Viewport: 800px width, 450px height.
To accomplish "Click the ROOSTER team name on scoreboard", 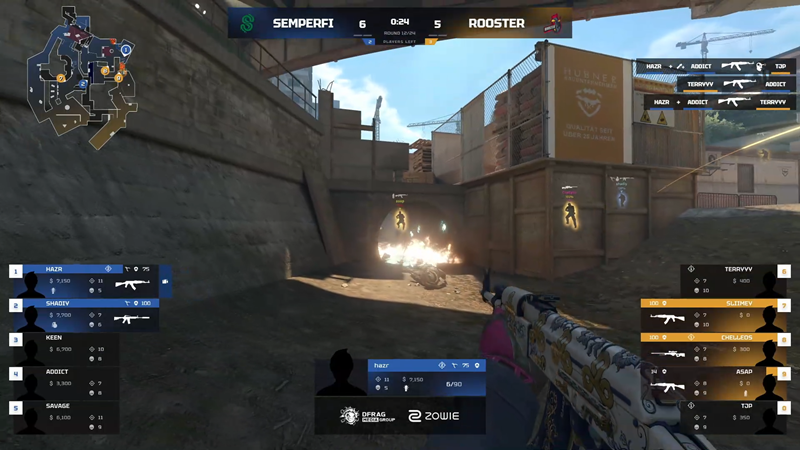I will pyautogui.click(x=494, y=23).
